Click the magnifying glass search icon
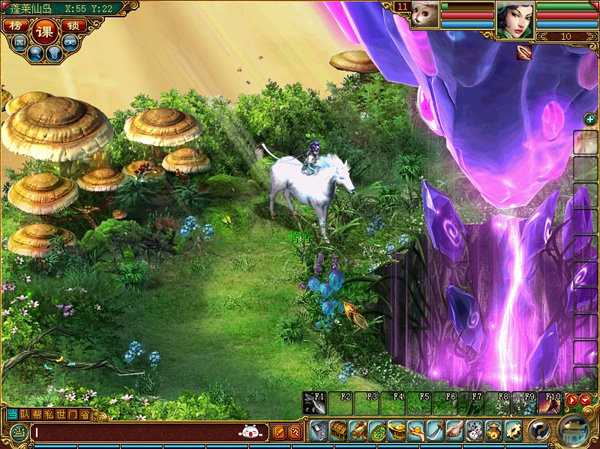Image resolution: width=600 pixels, height=449 pixels. [x=36, y=53]
